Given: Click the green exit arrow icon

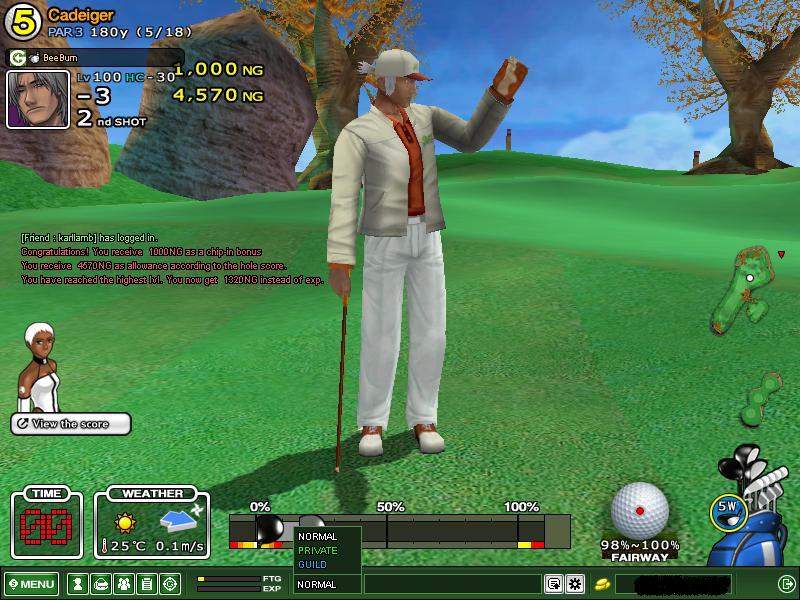Looking at the screenshot, I should [786, 584].
